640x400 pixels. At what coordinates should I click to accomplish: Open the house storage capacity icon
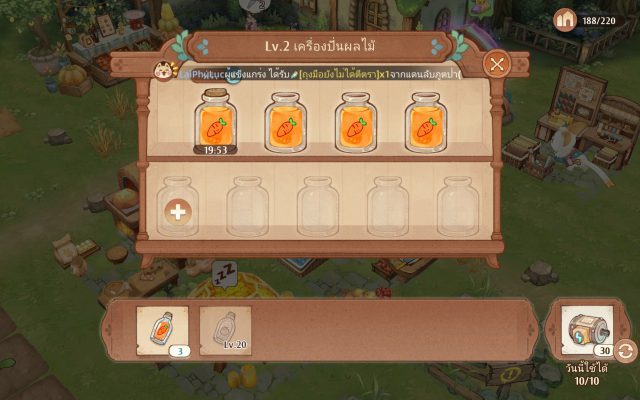[566, 18]
